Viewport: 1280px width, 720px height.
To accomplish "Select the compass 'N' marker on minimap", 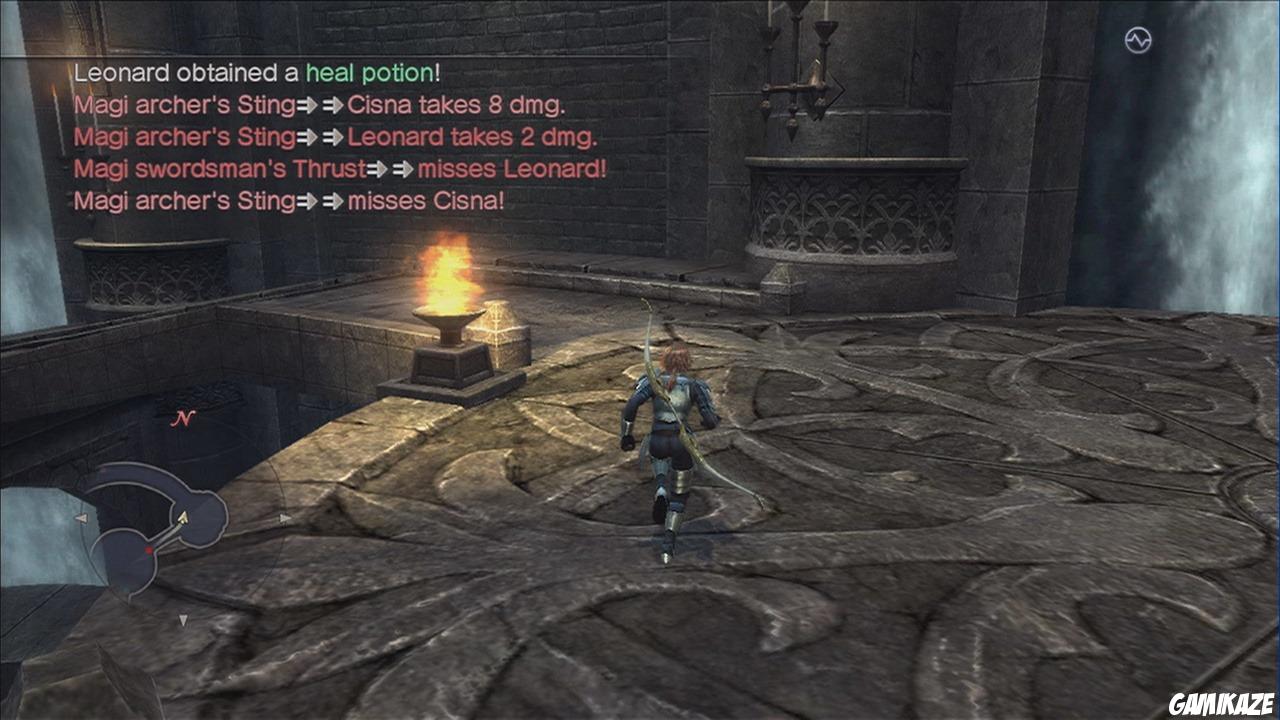I will coord(186,419).
